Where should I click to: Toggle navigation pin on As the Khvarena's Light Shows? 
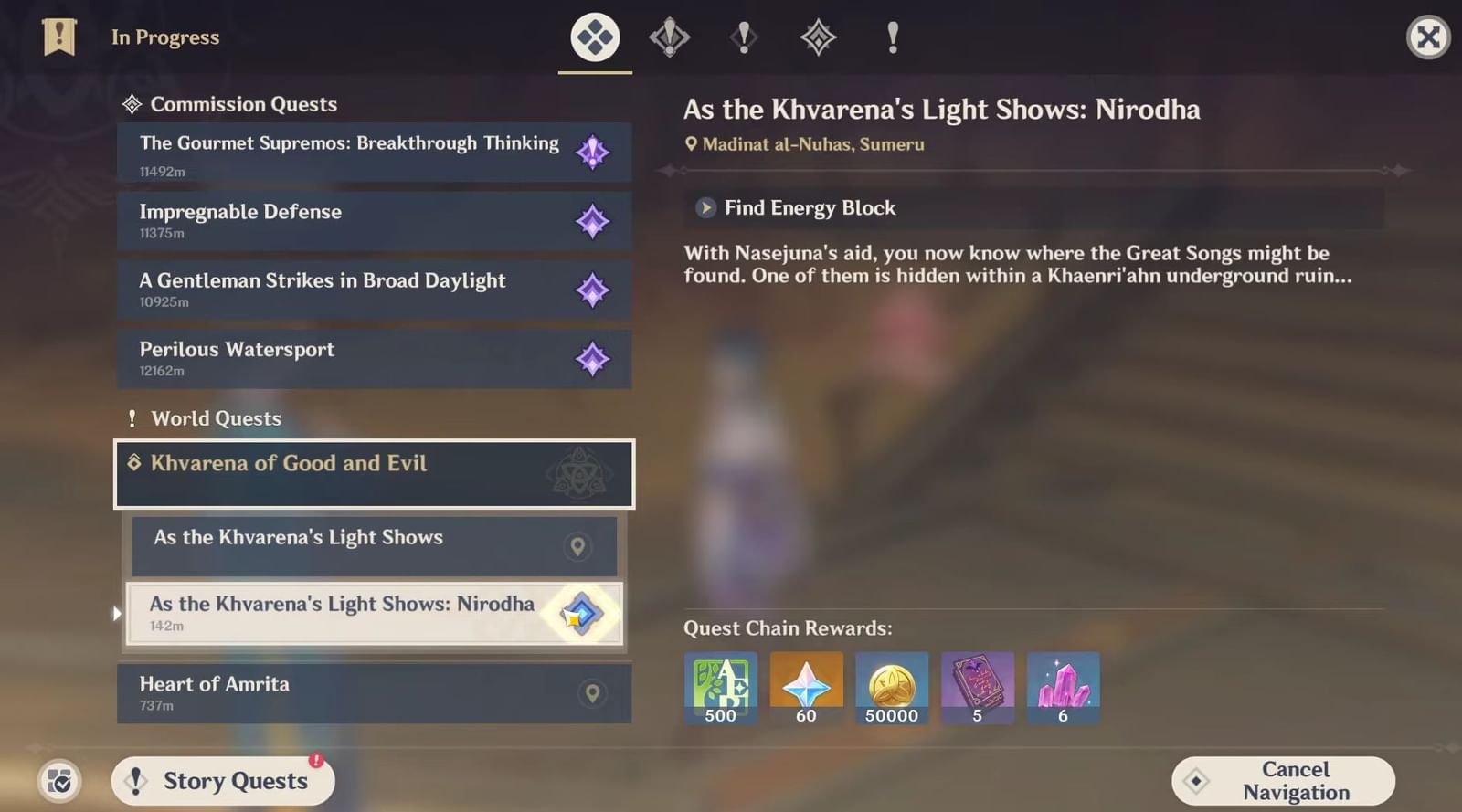578,545
